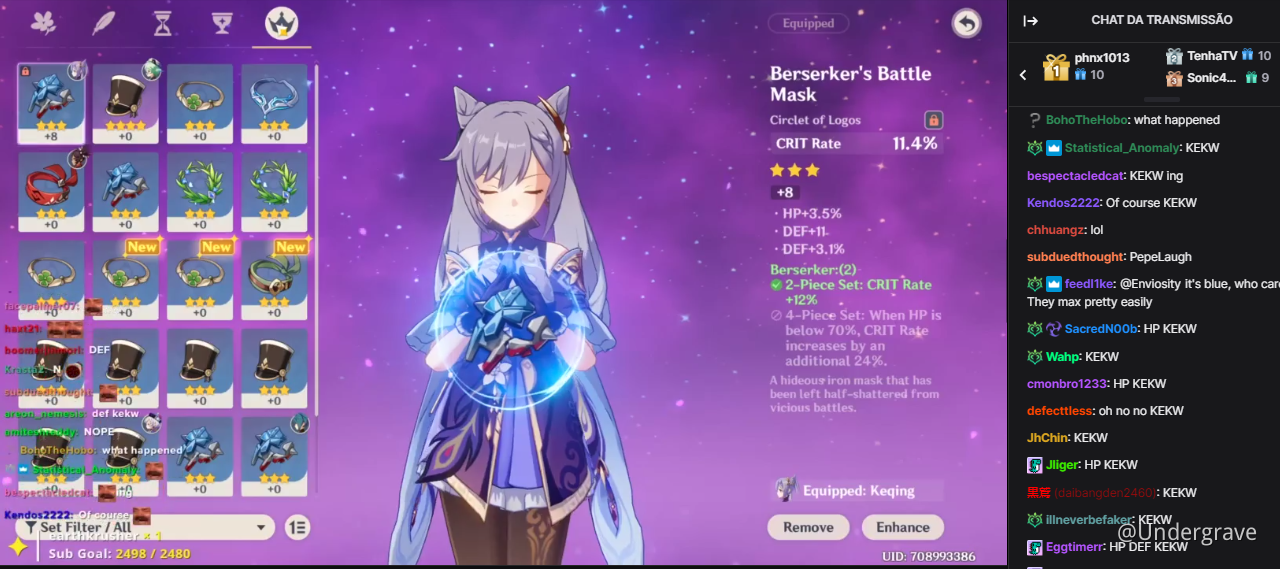Open the Set Filter dropdown
This screenshot has width=1280, height=569.
click(x=145, y=527)
